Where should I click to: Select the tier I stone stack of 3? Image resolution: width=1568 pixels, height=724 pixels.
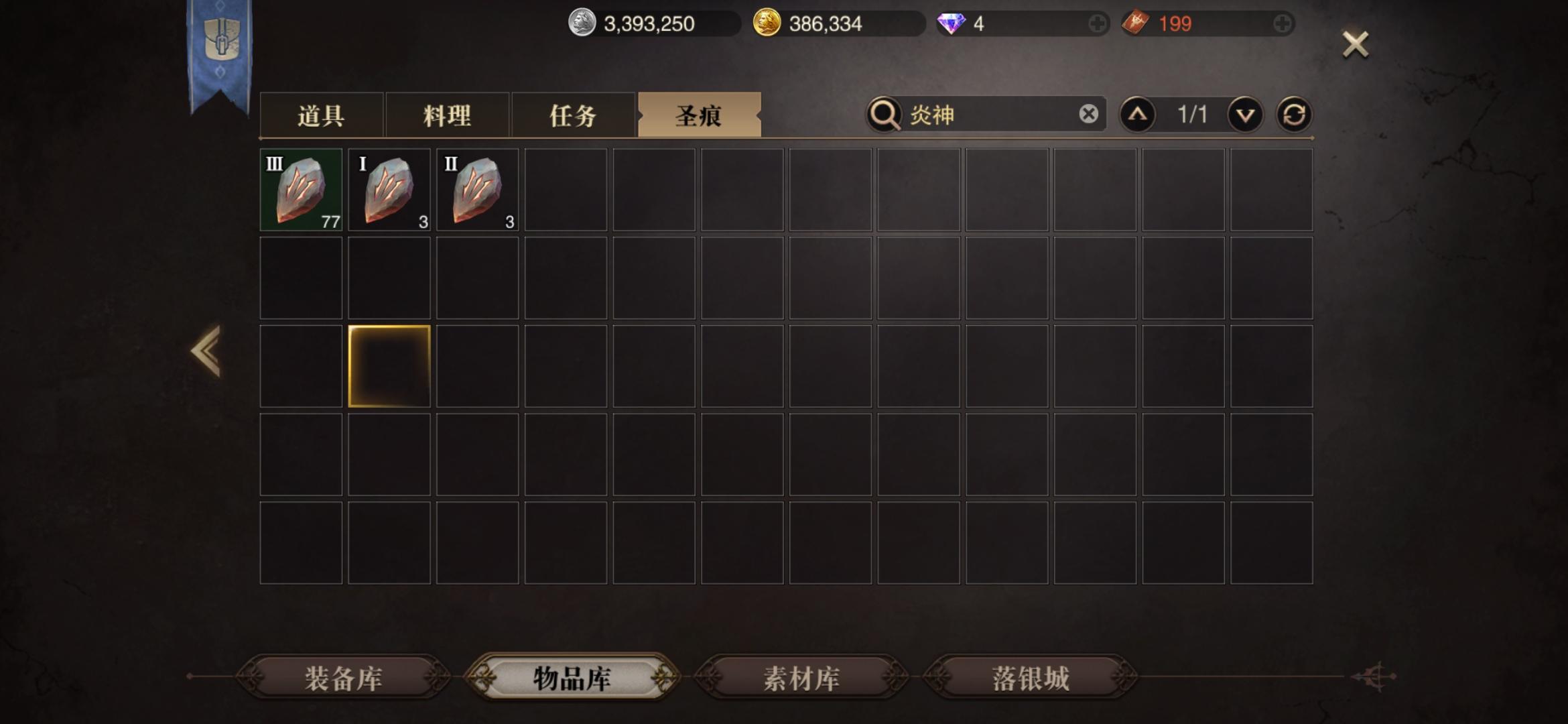pos(389,190)
